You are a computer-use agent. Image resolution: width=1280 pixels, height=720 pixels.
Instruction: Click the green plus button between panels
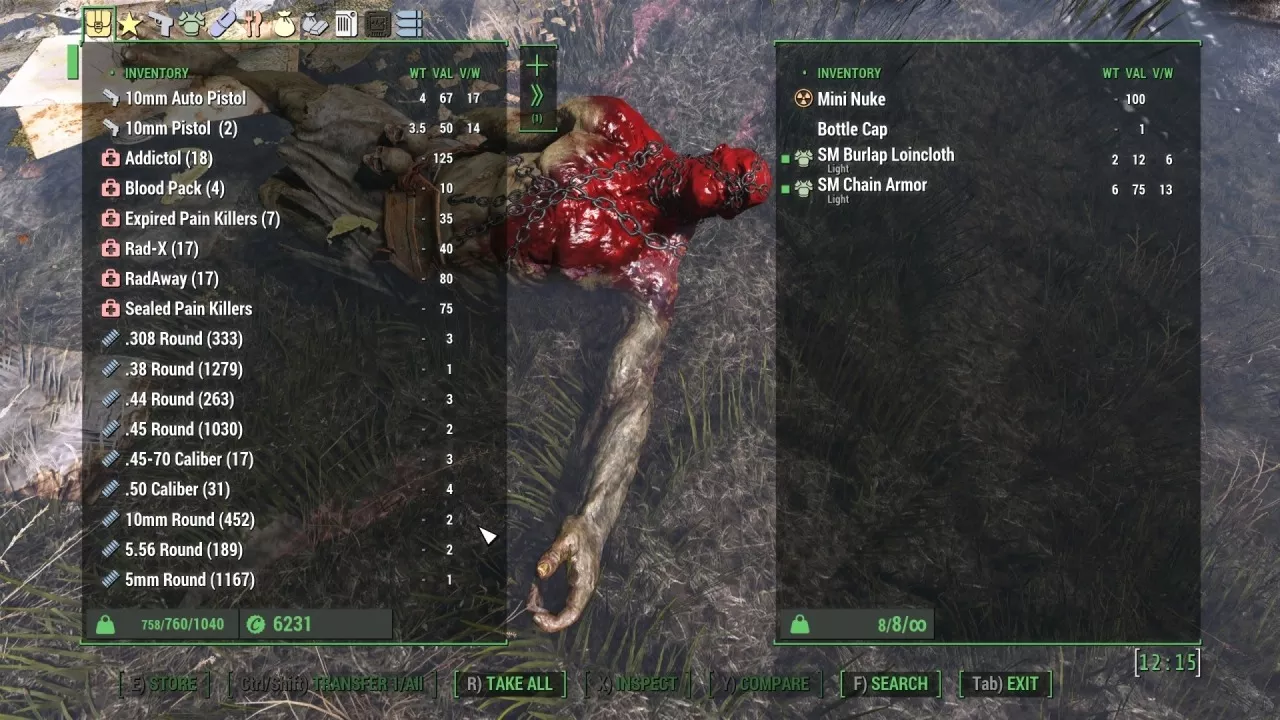(537, 66)
